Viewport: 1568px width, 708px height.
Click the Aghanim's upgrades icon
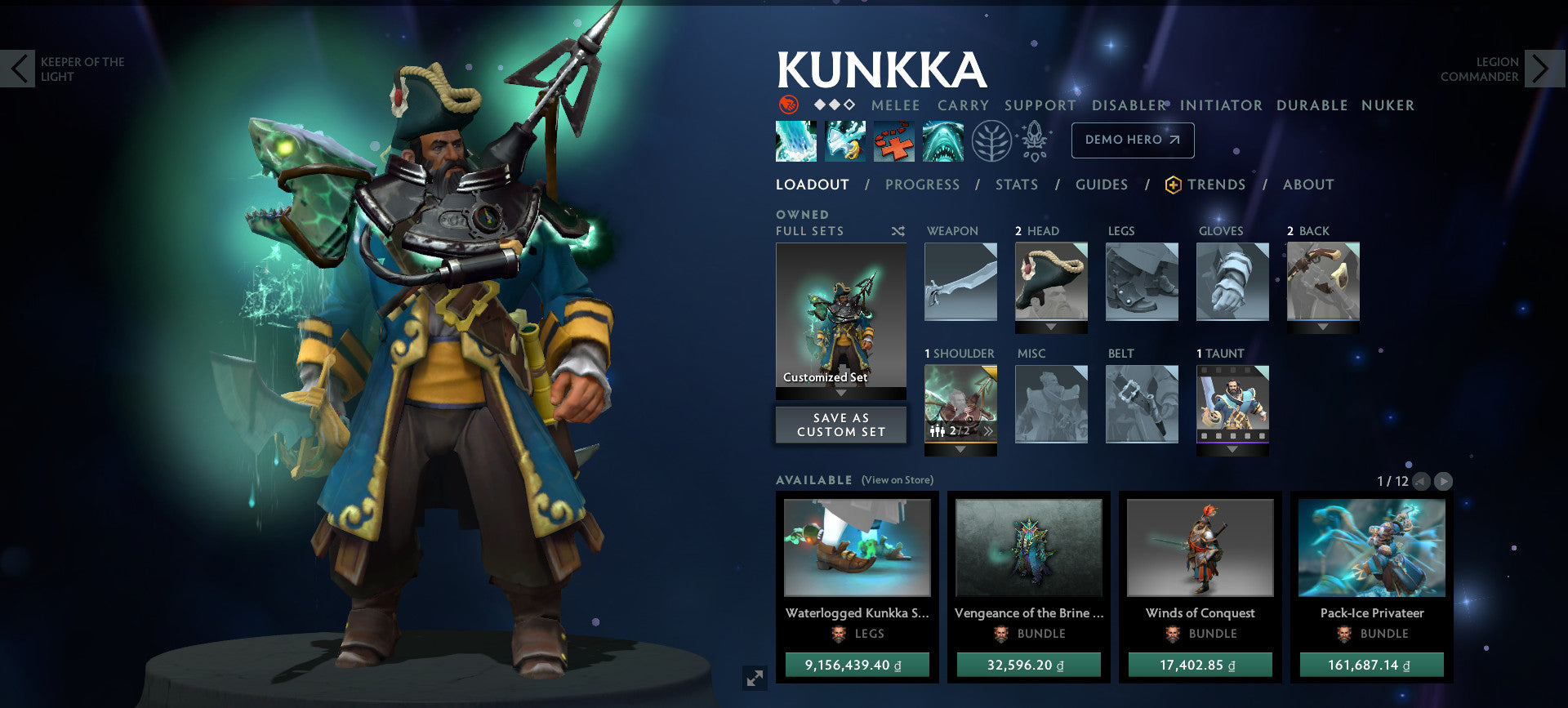[1035, 140]
